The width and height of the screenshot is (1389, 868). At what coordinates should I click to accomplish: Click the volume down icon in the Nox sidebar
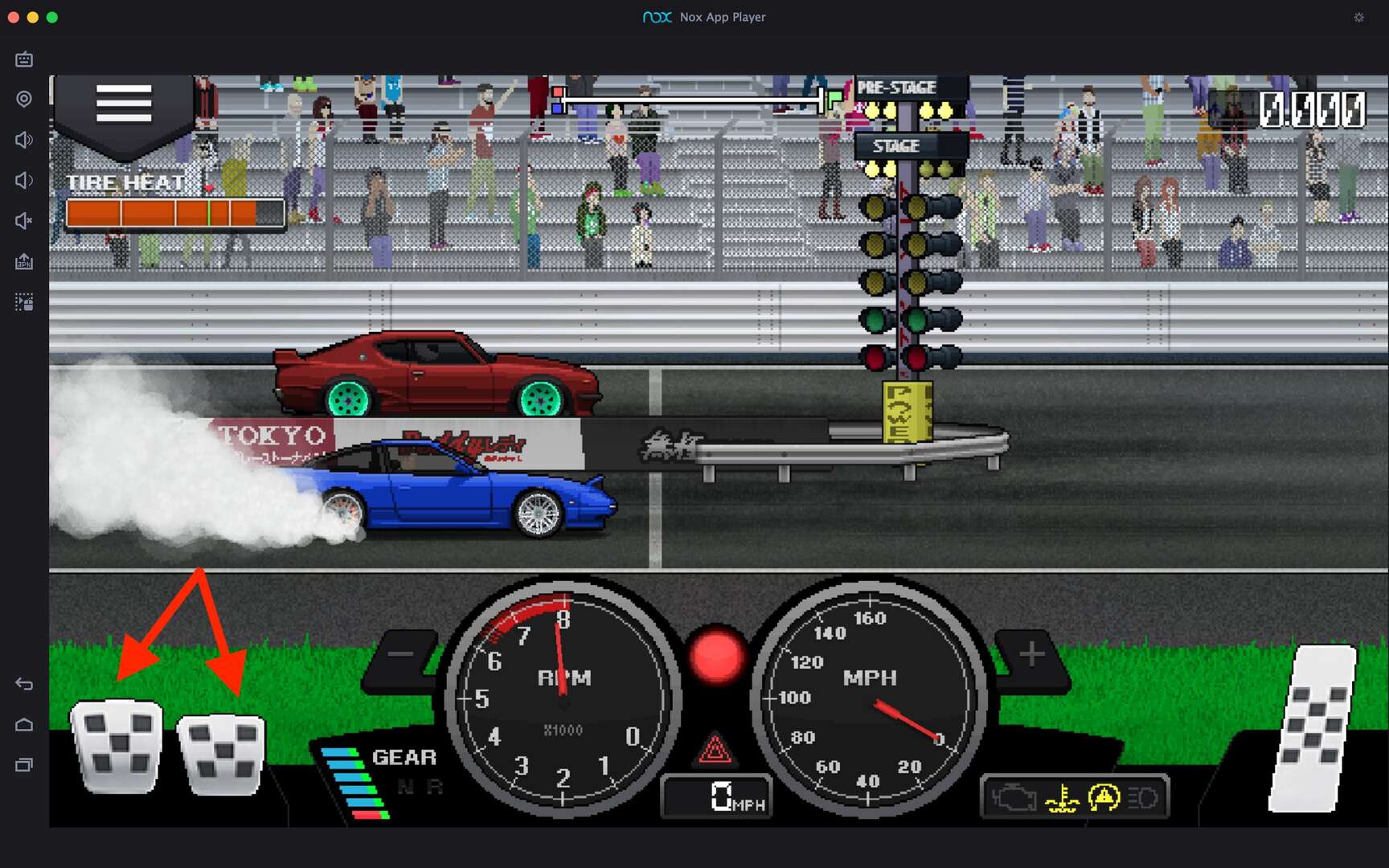[23, 180]
